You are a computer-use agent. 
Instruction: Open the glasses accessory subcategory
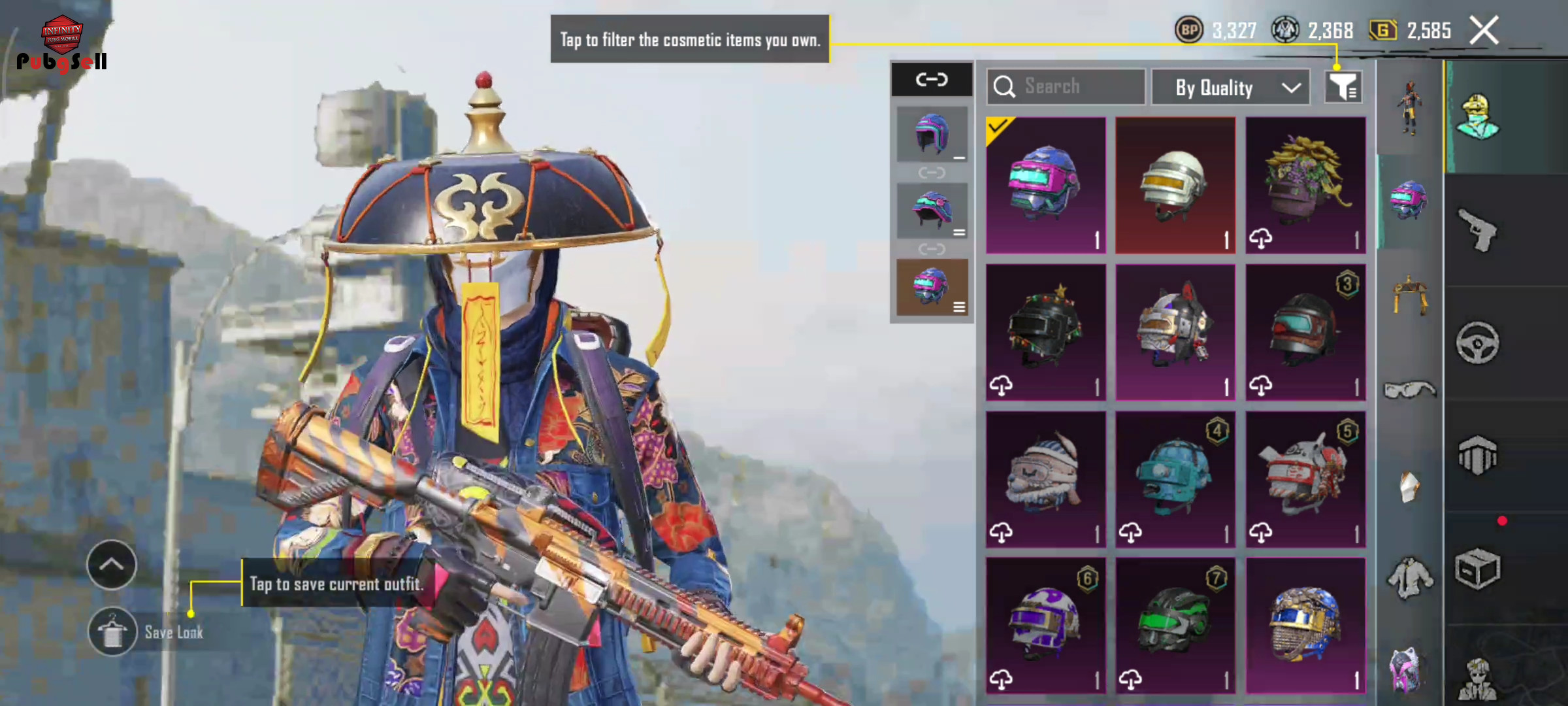pyautogui.click(x=1409, y=390)
